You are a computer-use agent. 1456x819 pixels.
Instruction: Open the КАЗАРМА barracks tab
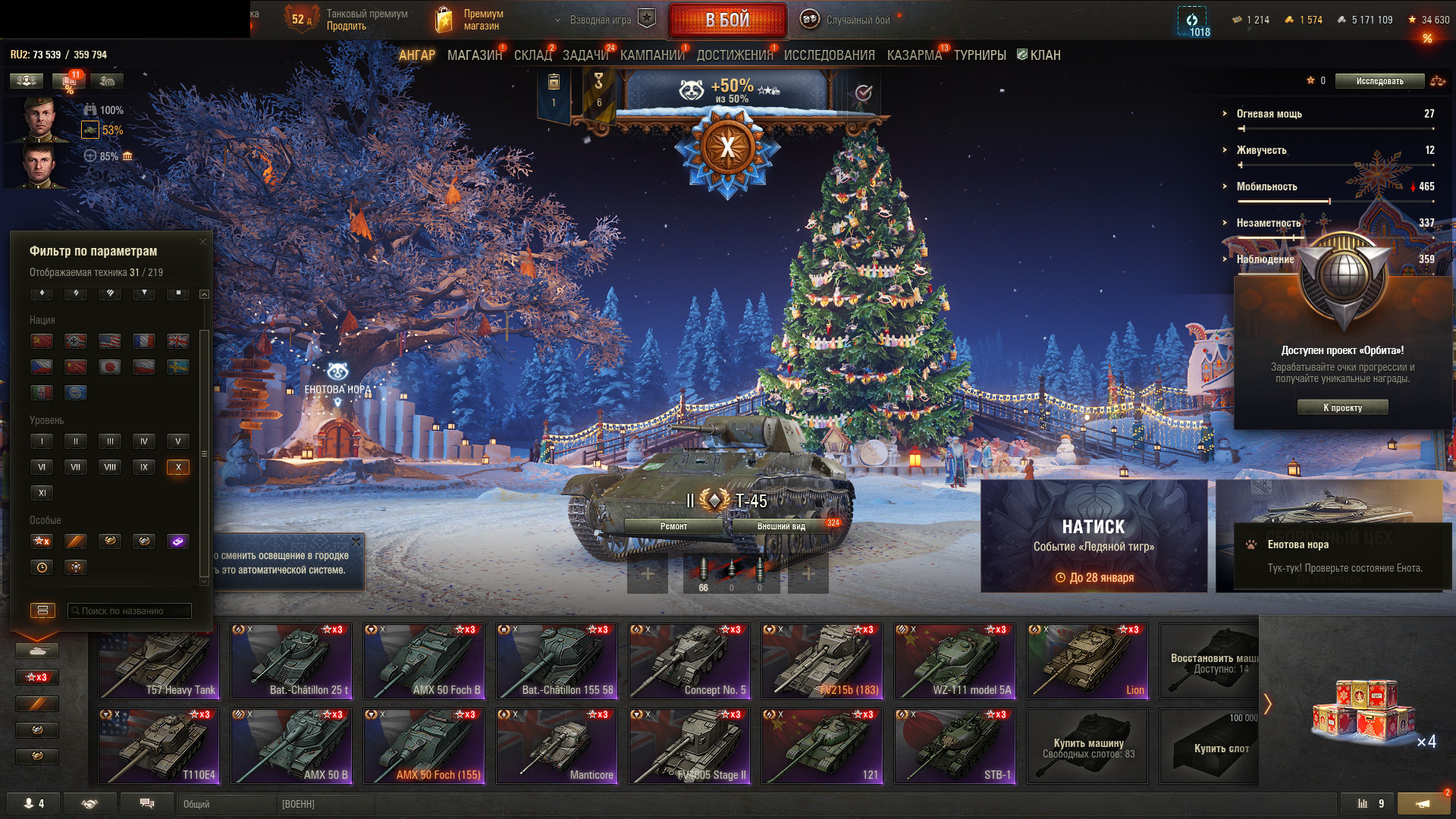[914, 55]
